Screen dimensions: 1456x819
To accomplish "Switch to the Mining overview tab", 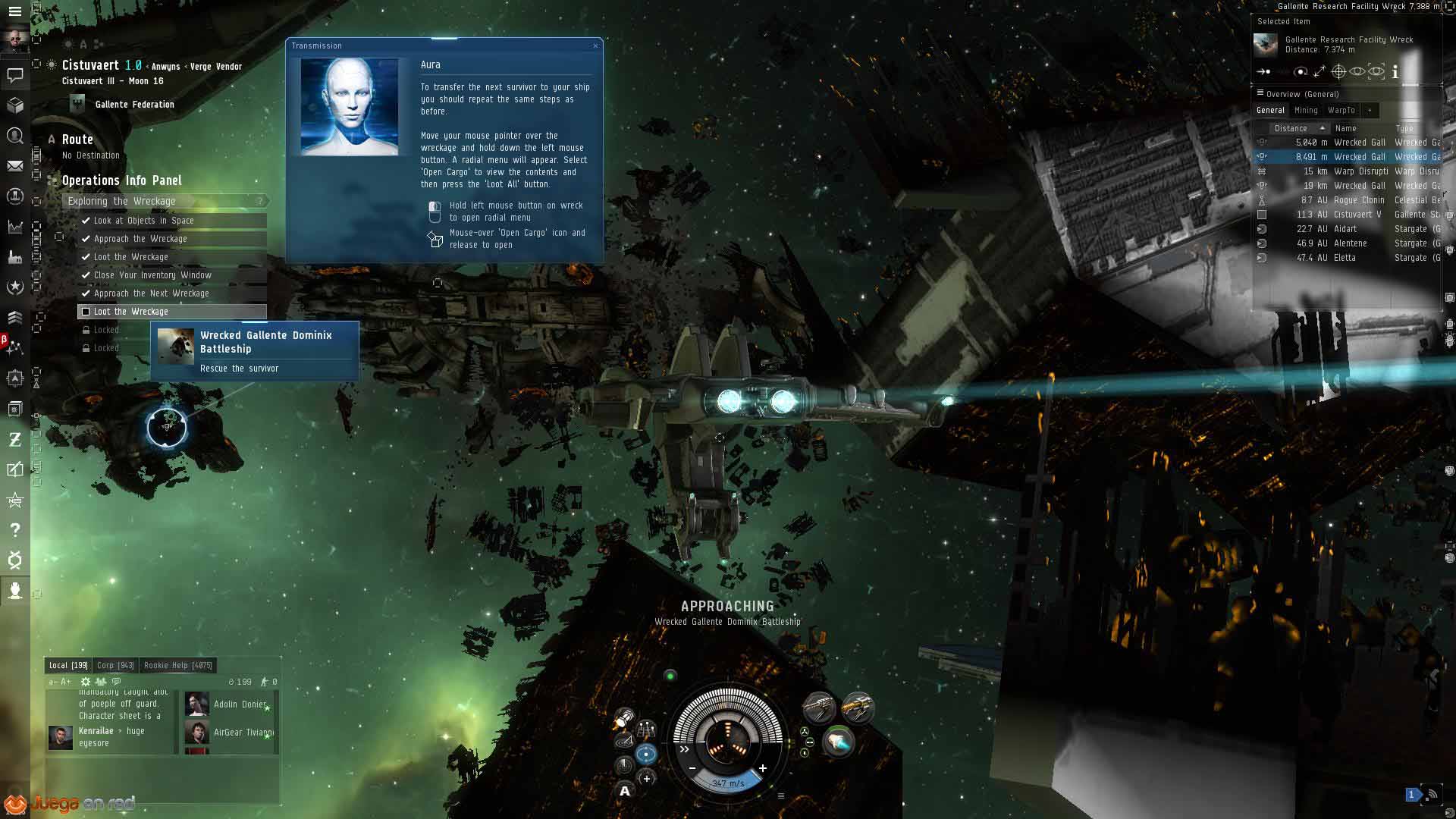I will 1306,111.
